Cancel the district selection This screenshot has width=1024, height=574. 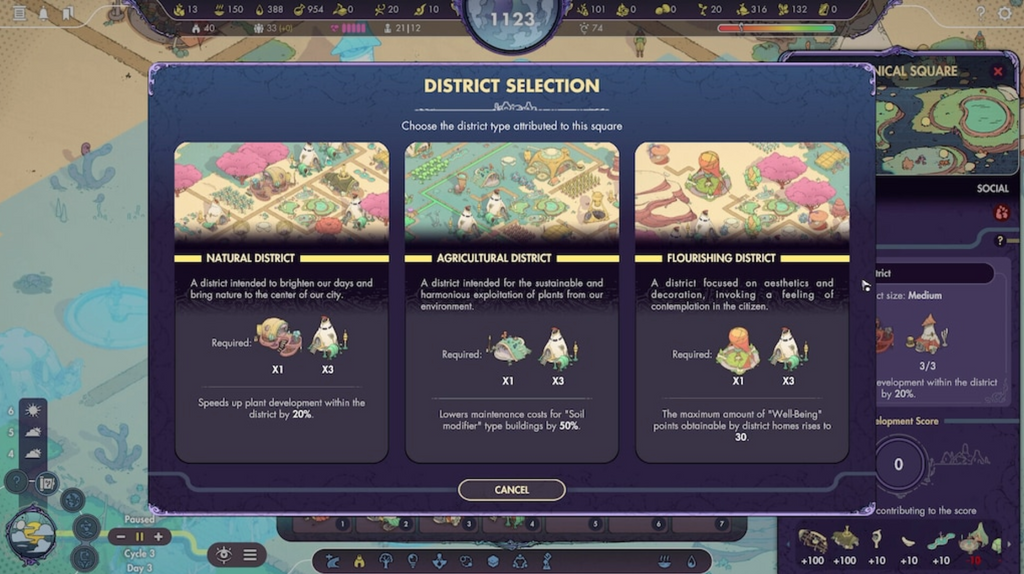pos(511,490)
